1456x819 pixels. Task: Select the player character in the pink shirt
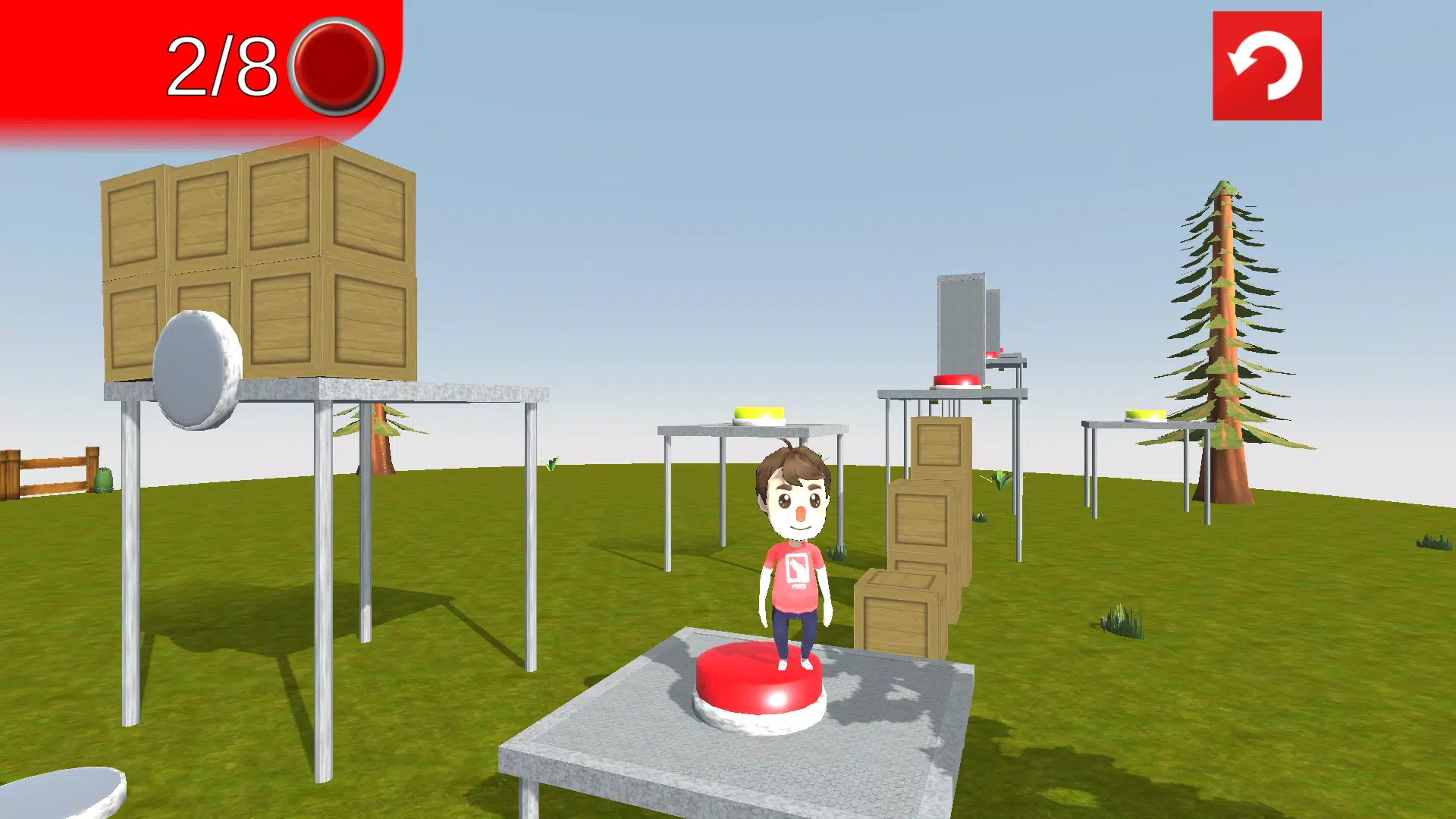coord(795,561)
